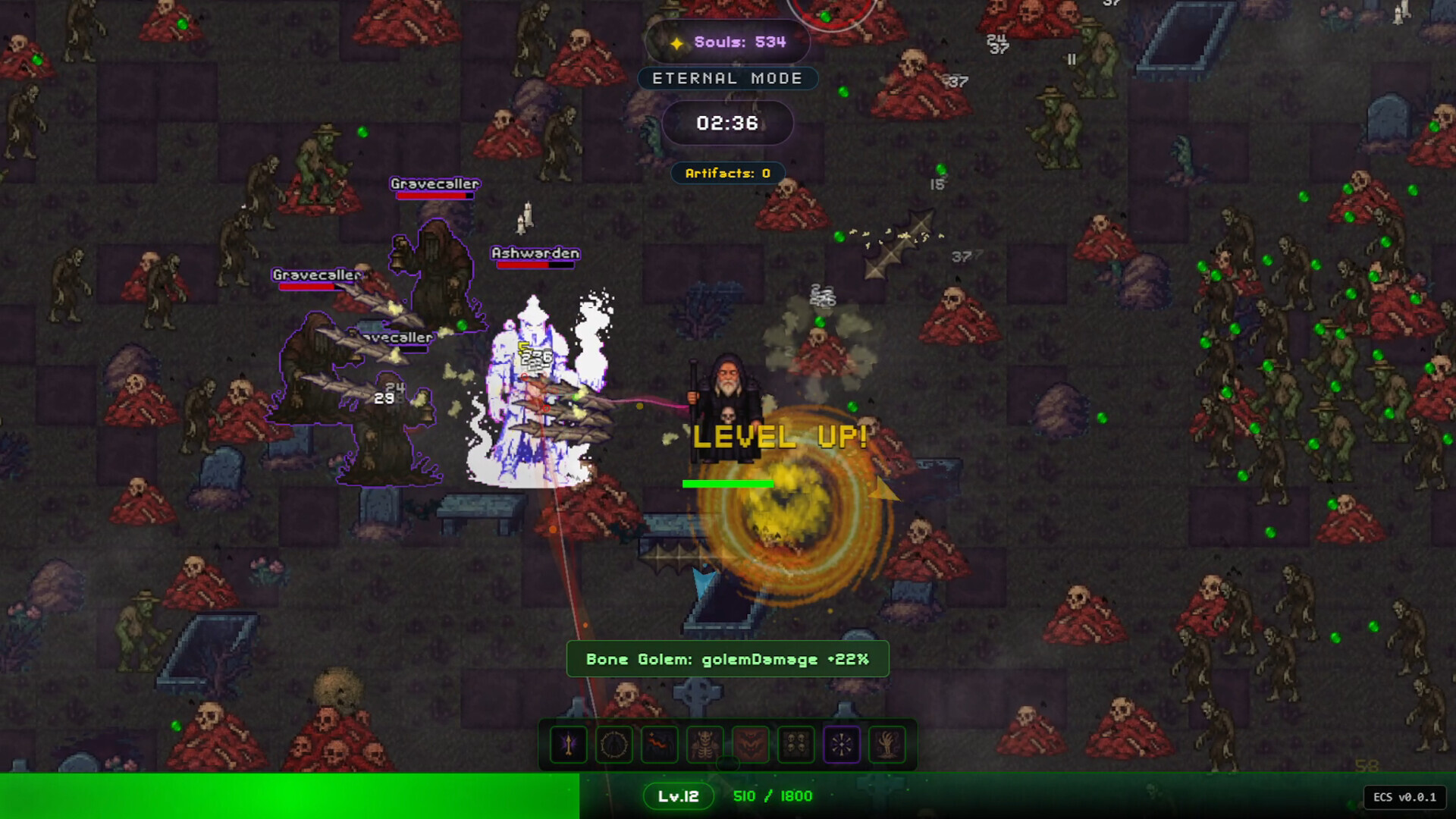
Task: Click the red serpent ability icon
Action: (659, 745)
